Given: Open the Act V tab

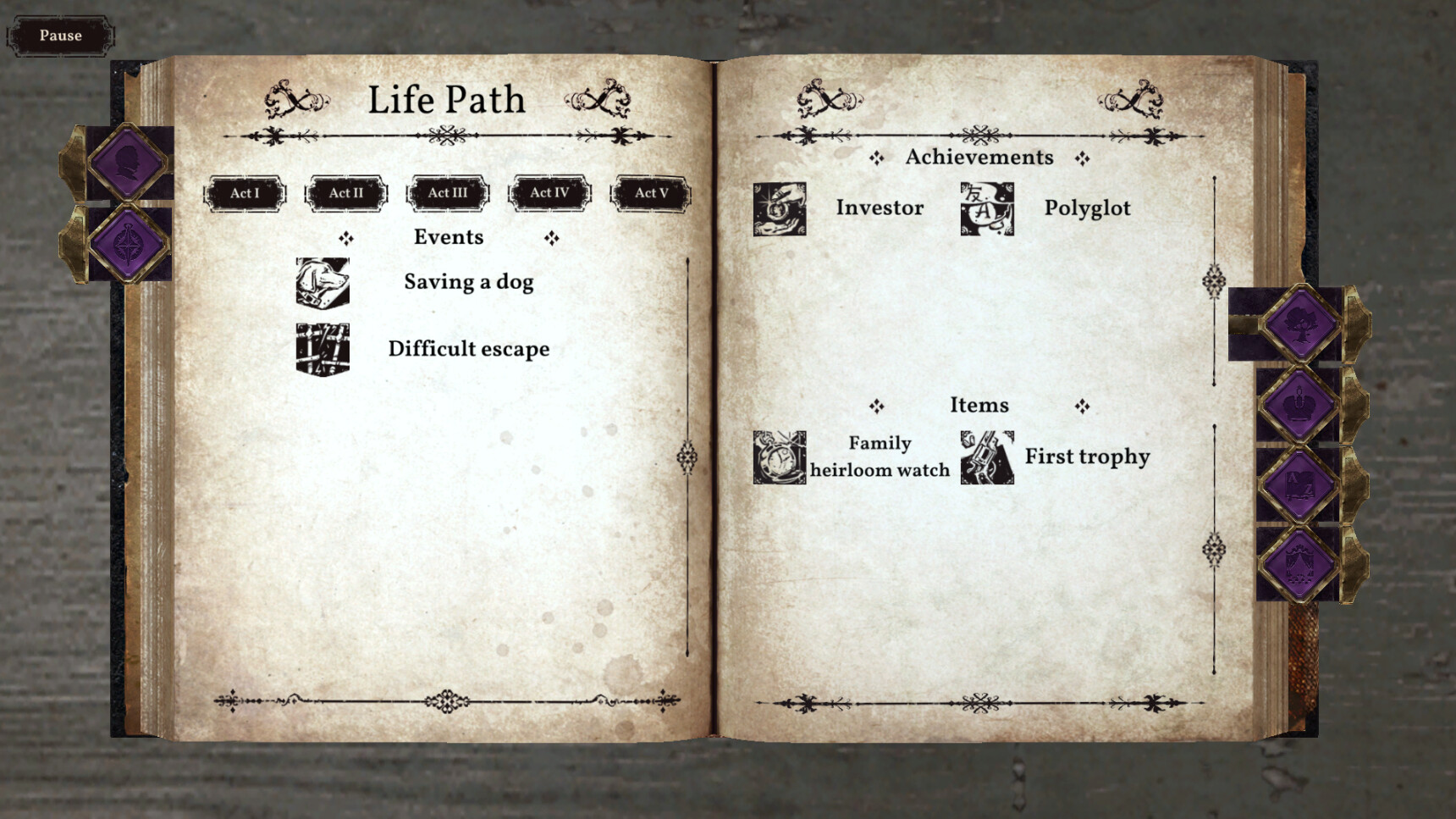Looking at the screenshot, I should pos(649,193).
